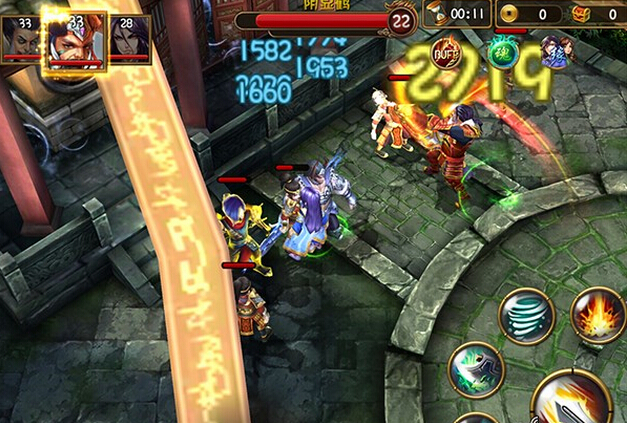This screenshot has height=423, width=629.
Task: Tap the gold coin currency icon
Action: (x=510, y=15)
